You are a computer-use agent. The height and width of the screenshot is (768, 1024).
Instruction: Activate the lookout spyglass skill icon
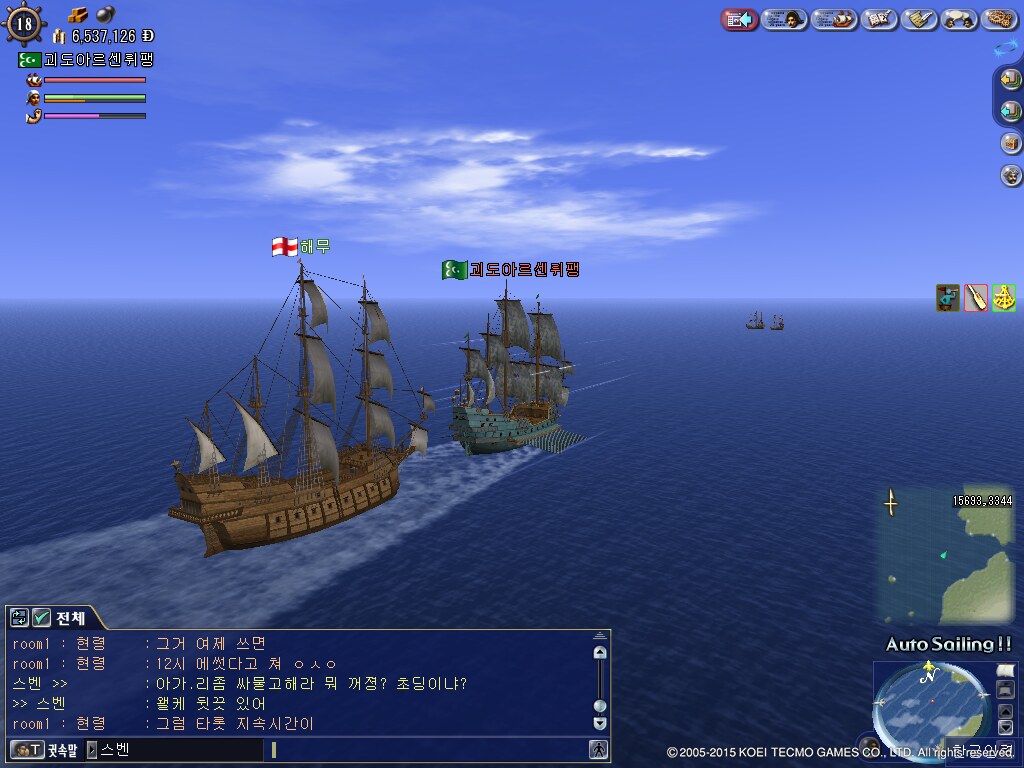[948, 297]
